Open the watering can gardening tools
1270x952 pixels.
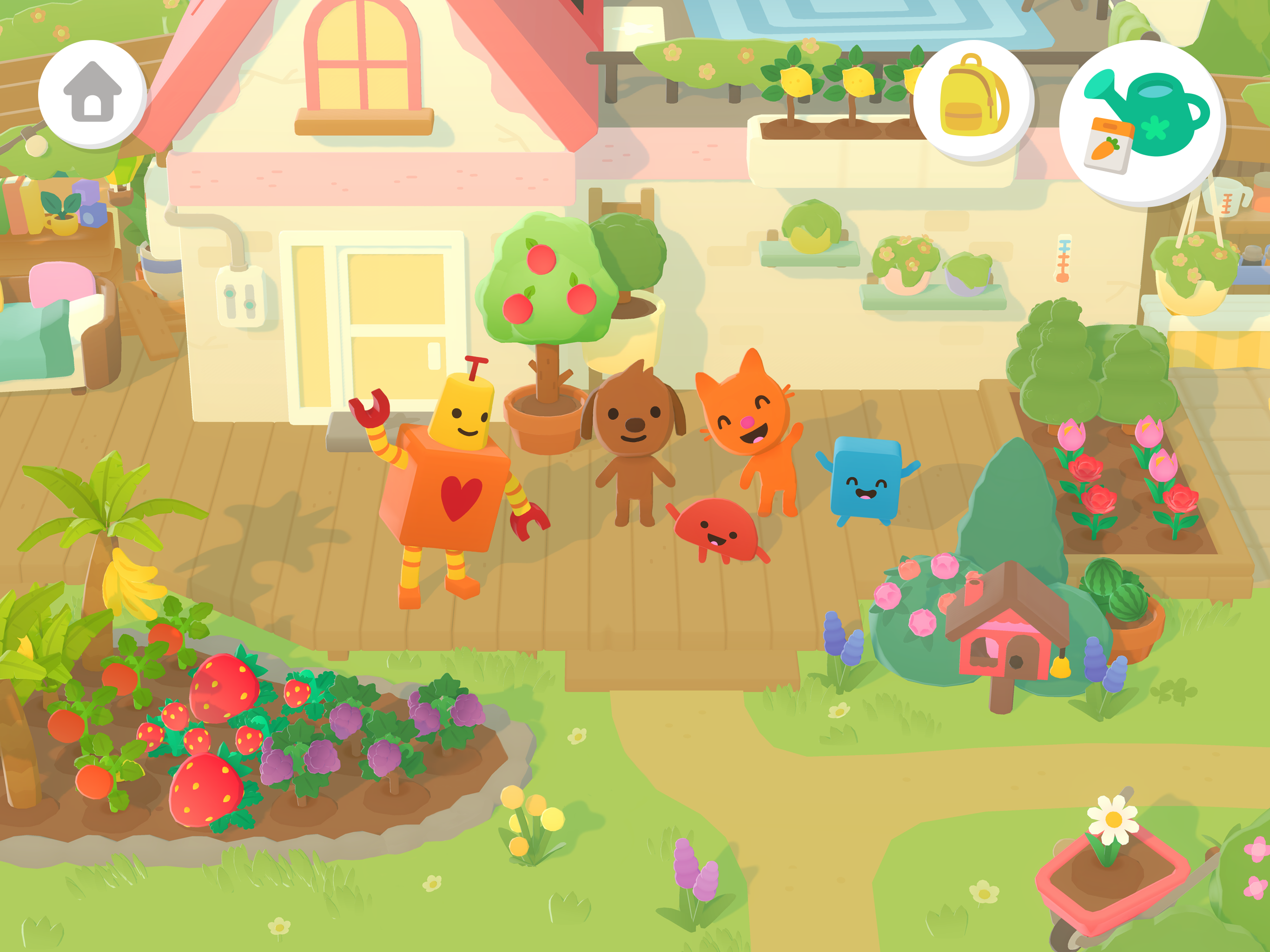tap(1141, 122)
